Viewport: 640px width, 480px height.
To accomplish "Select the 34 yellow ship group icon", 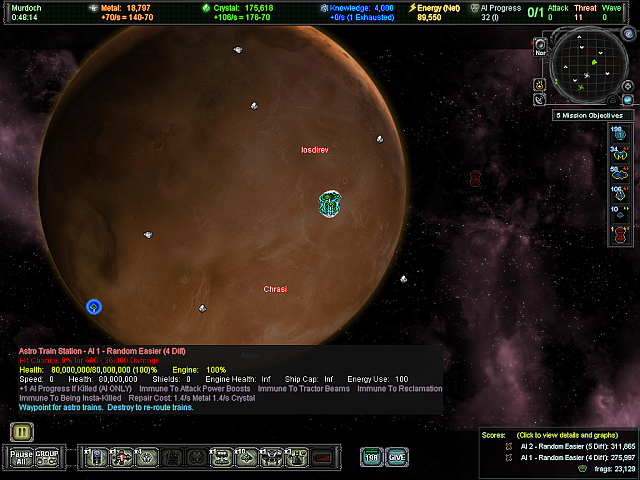I will coord(620,153).
